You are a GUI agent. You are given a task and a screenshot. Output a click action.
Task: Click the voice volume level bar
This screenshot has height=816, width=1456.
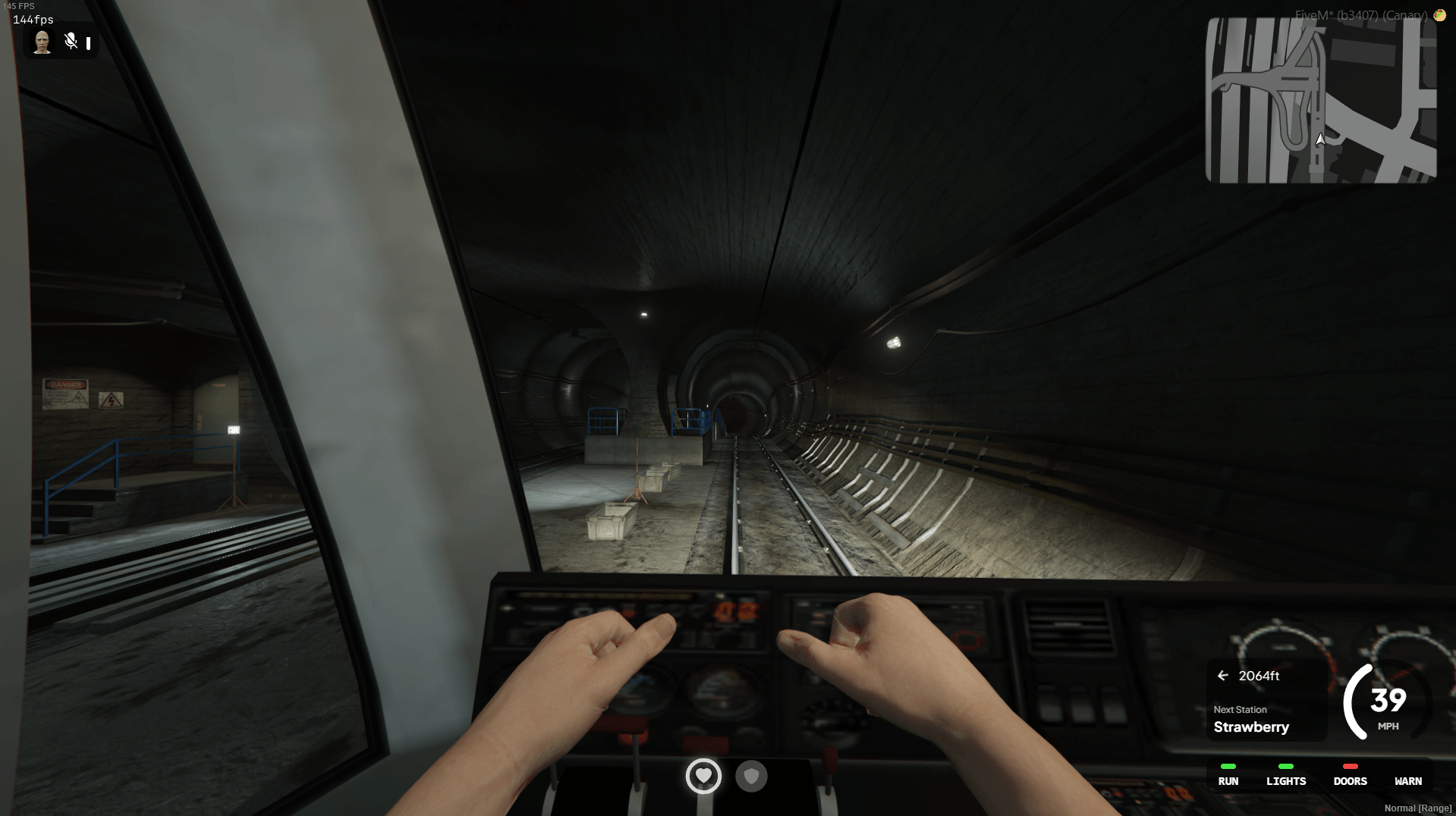(x=89, y=42)
